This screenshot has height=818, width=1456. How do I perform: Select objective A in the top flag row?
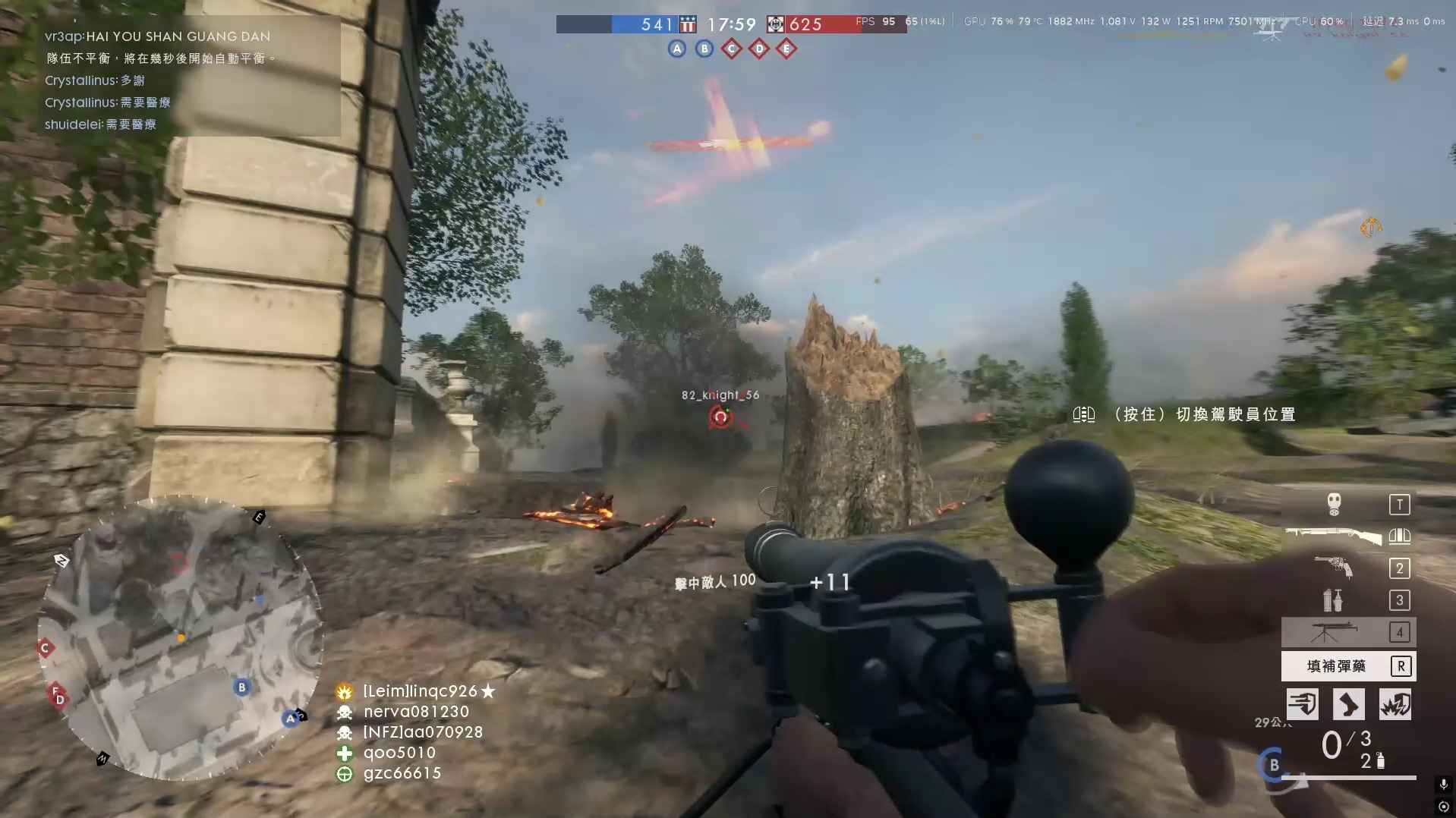click(677, 49)
